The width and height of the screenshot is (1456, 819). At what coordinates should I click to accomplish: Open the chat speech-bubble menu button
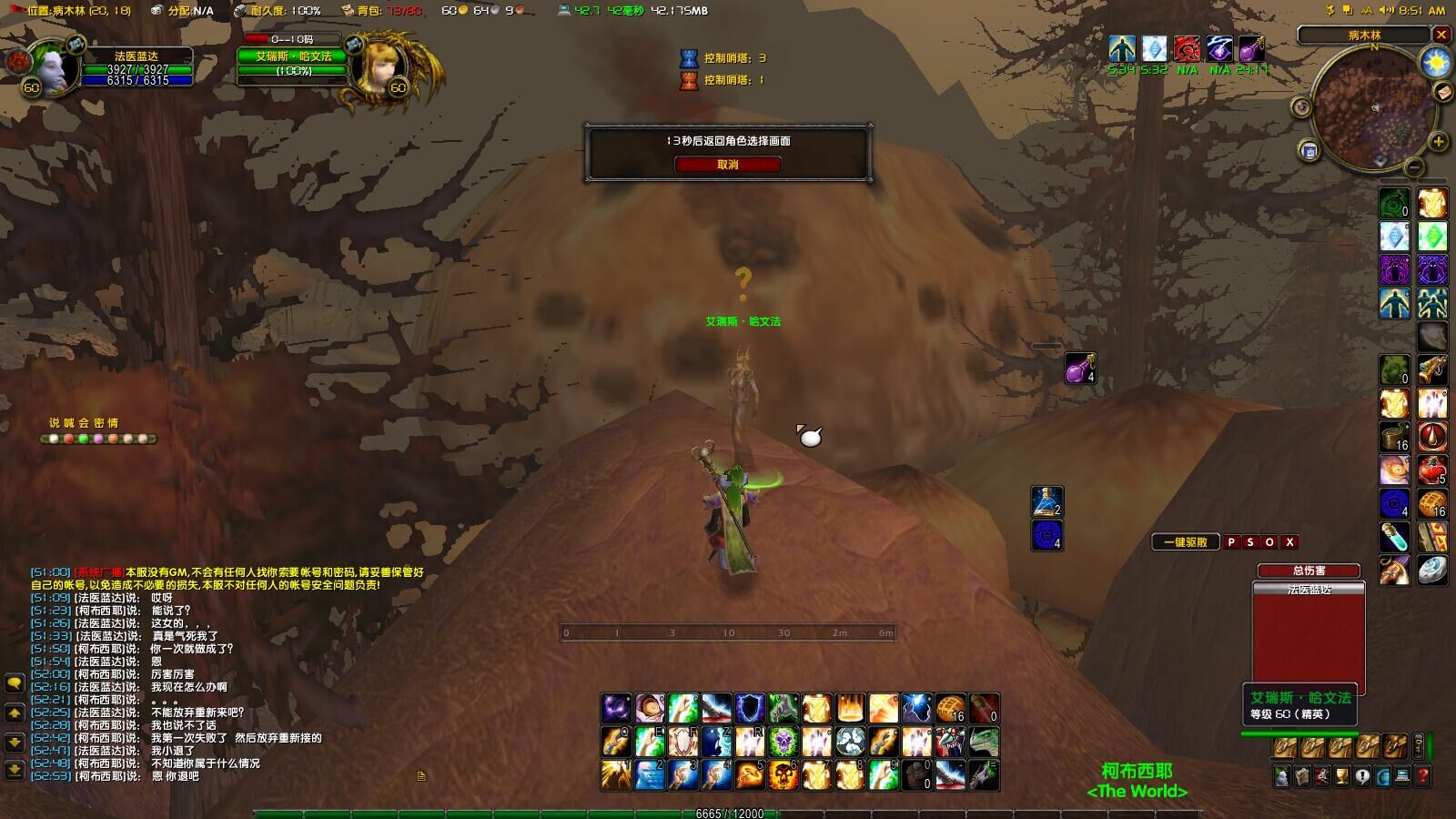[x=15, y=682]
